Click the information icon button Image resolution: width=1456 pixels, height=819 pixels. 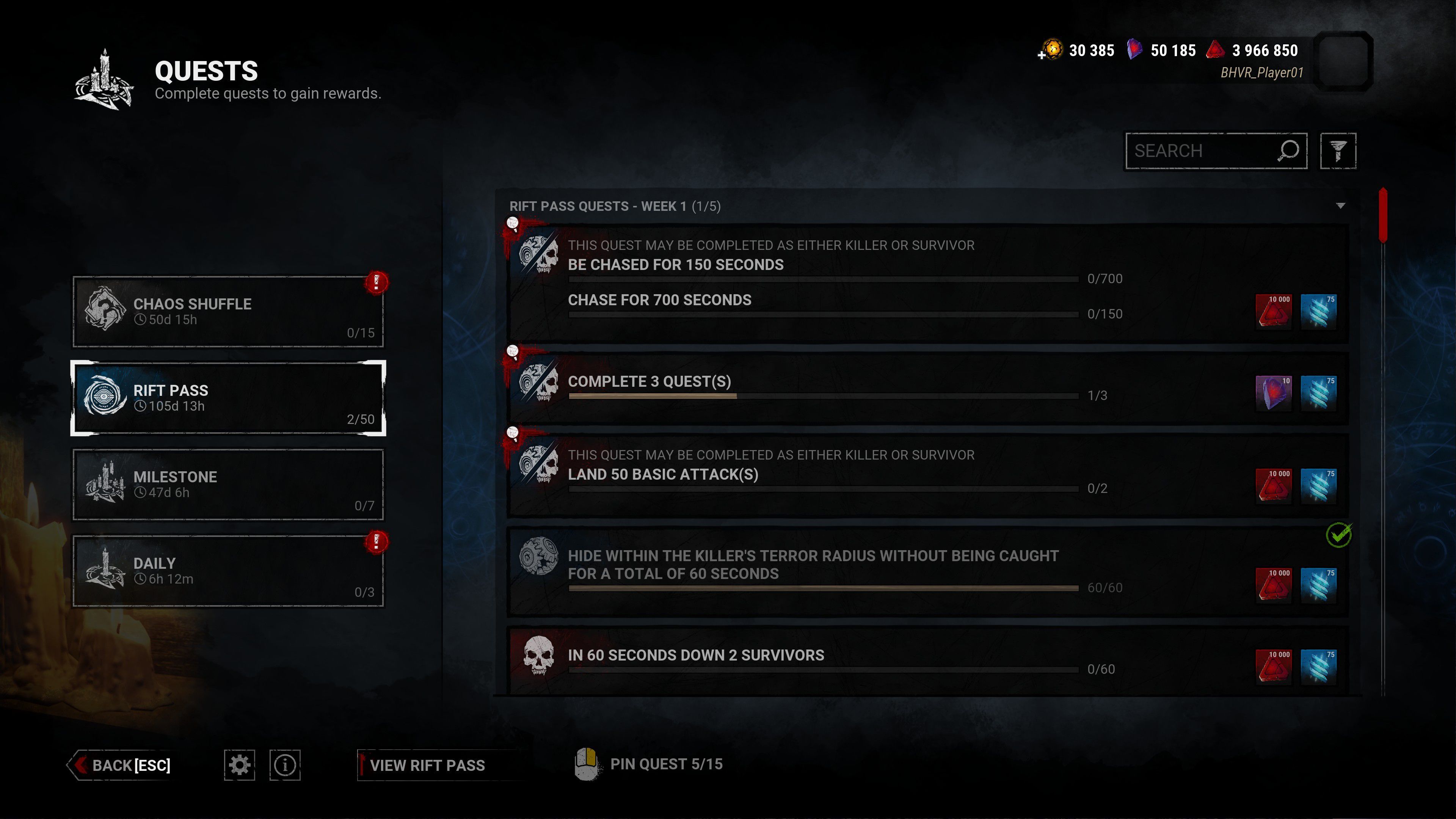click(x=285, y=765)
